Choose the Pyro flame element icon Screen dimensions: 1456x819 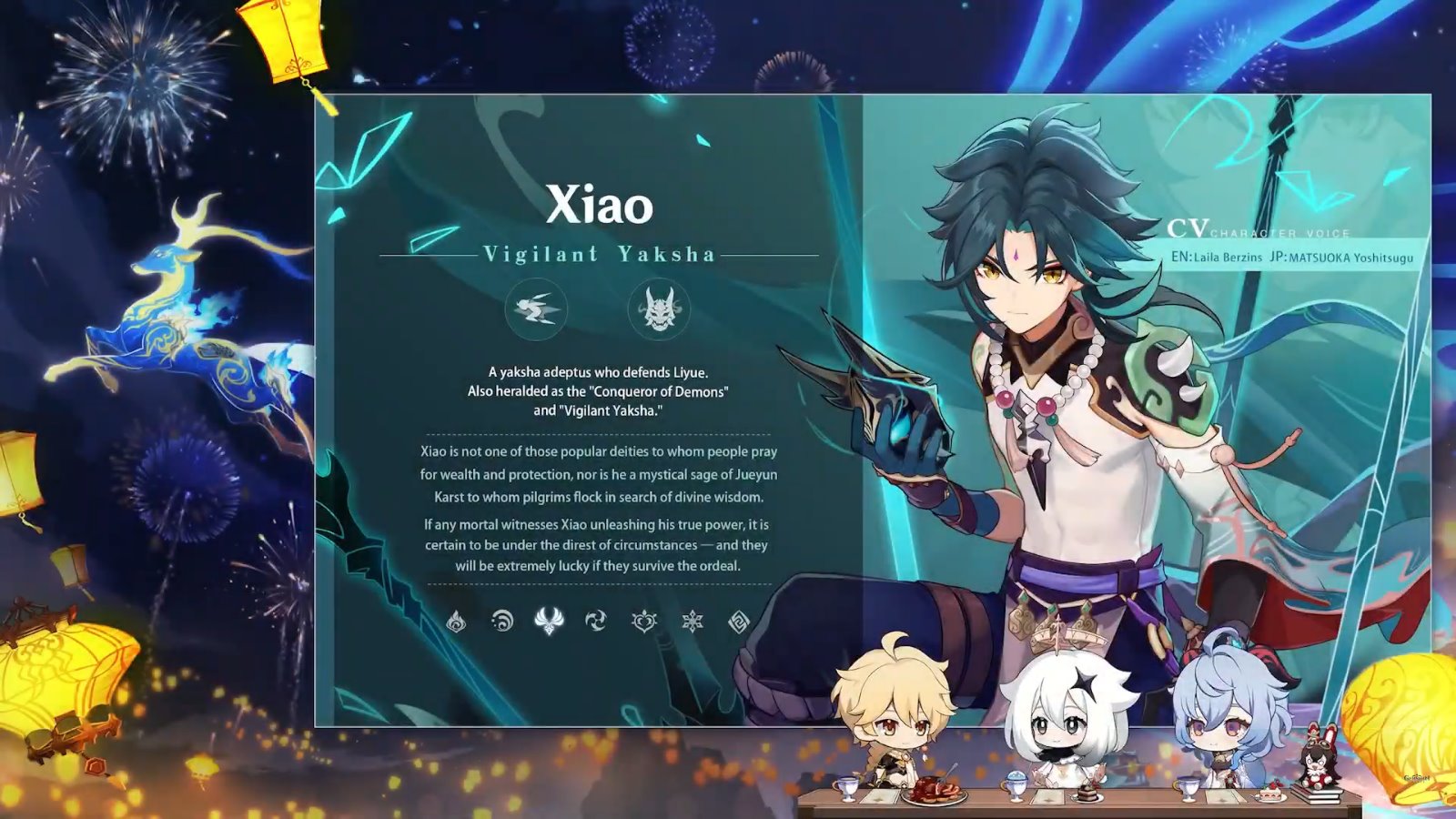[x=456, y=622]
